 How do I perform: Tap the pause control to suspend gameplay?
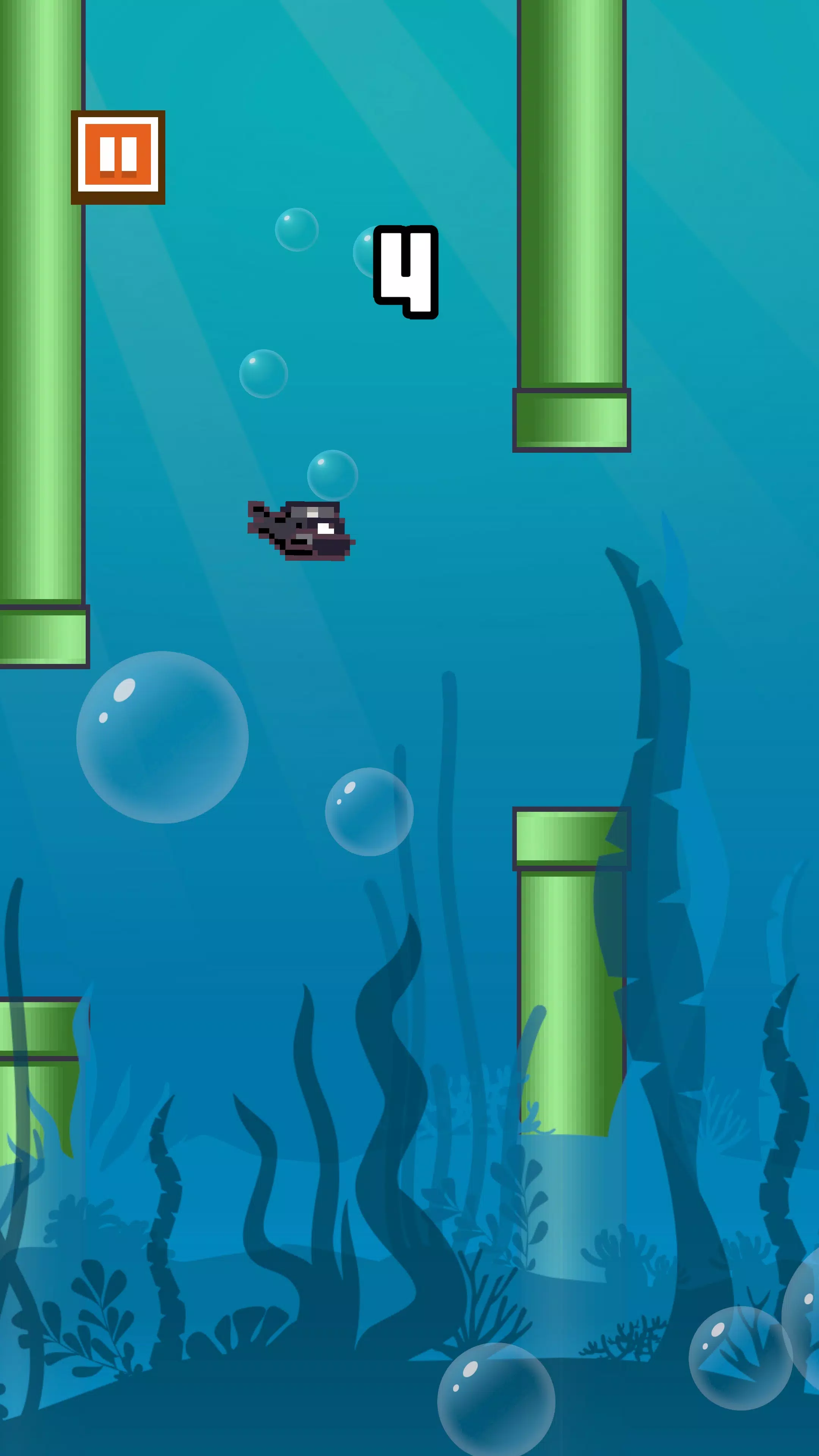tap(118, 157)
